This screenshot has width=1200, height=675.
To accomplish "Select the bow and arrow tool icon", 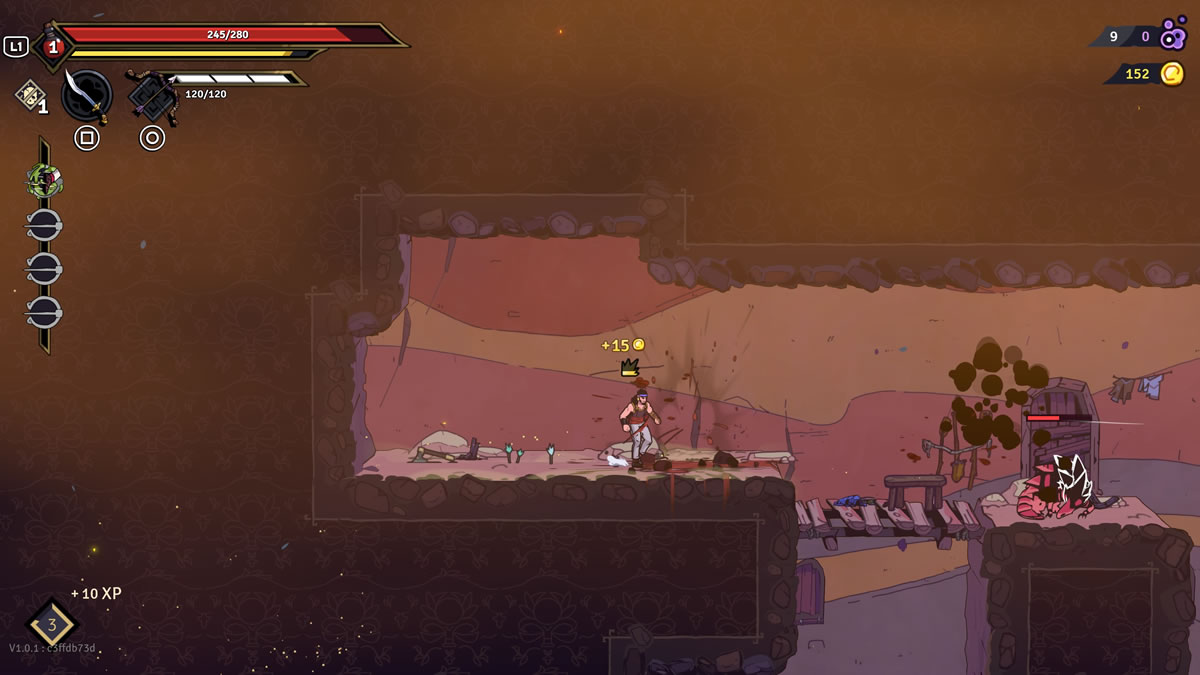I will 153,96.
